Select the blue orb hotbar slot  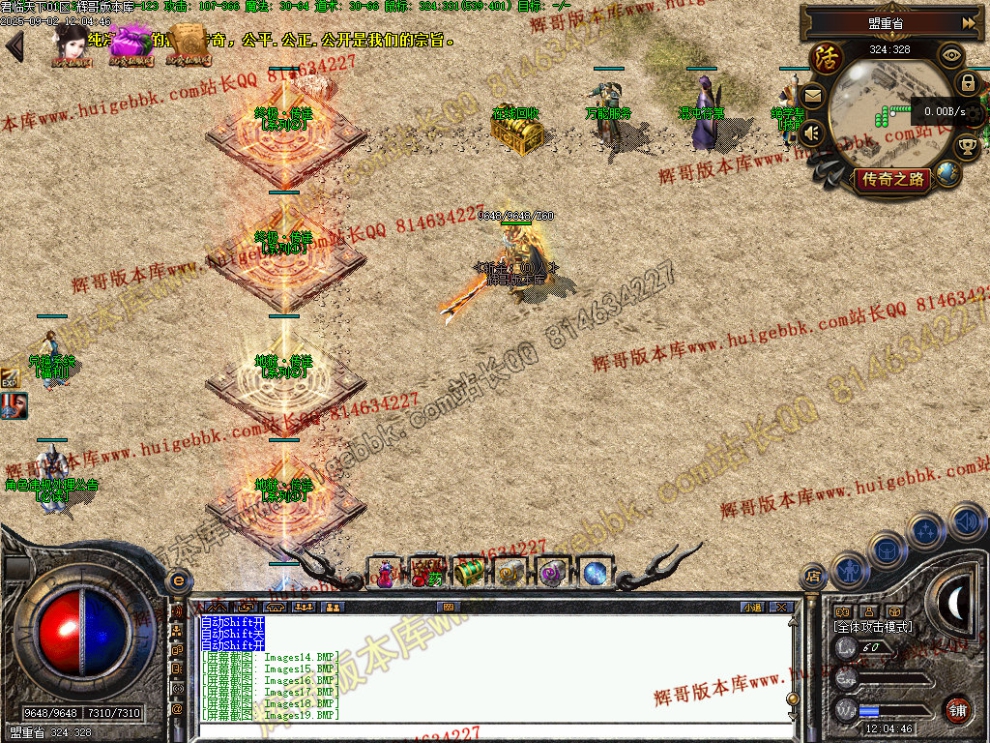point(596,573)
